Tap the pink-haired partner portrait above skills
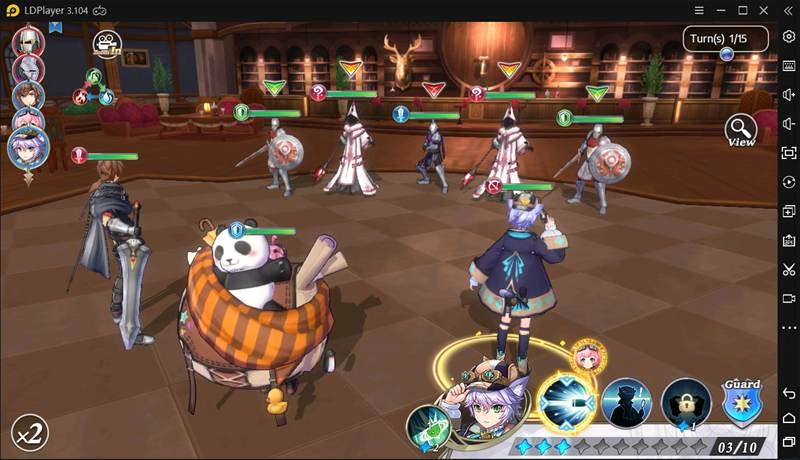 point(587,357)
